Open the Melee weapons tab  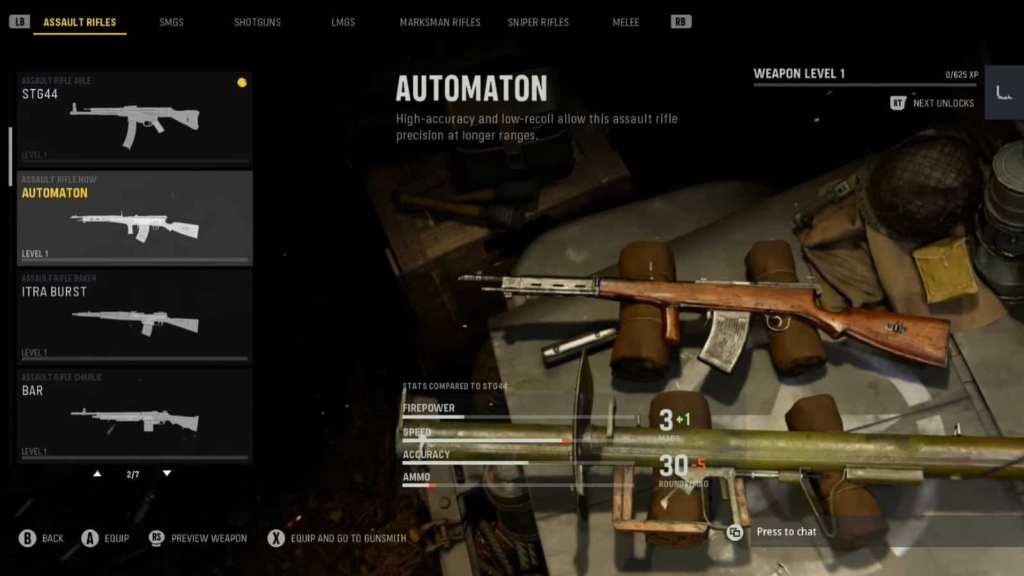coord(625,22)
